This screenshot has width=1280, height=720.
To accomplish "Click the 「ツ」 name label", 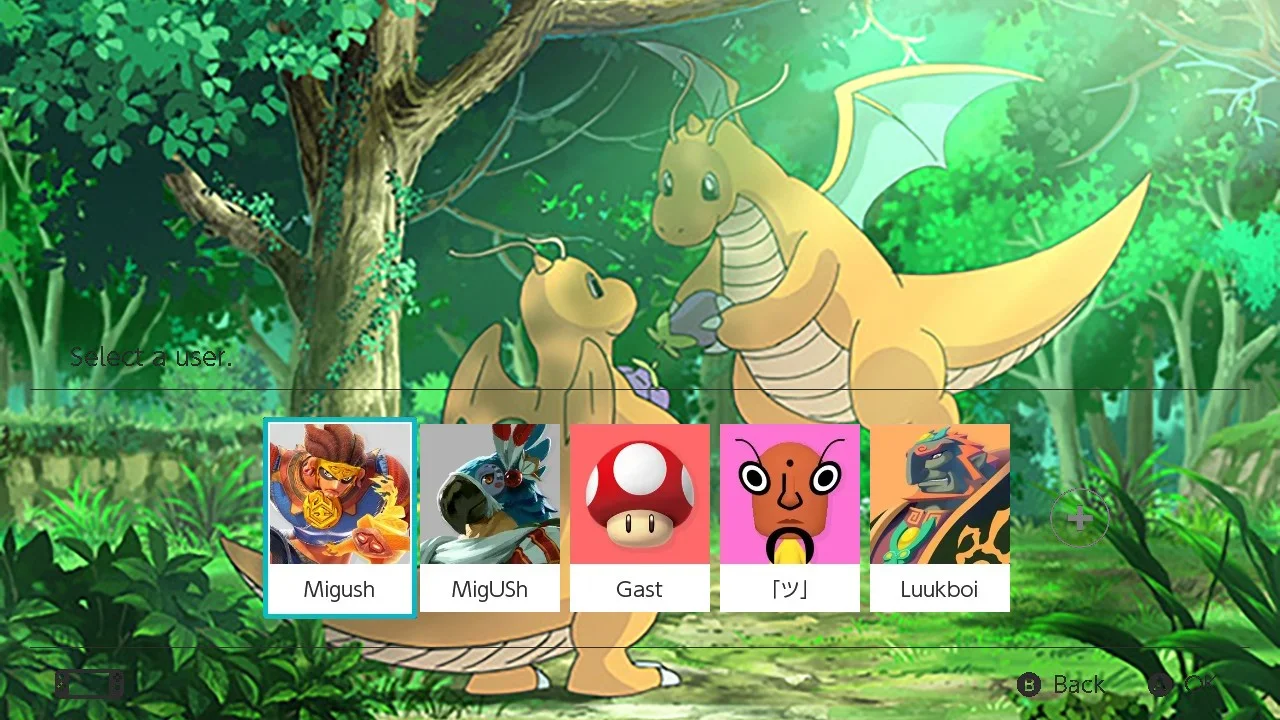I will (x=789, y=589).
